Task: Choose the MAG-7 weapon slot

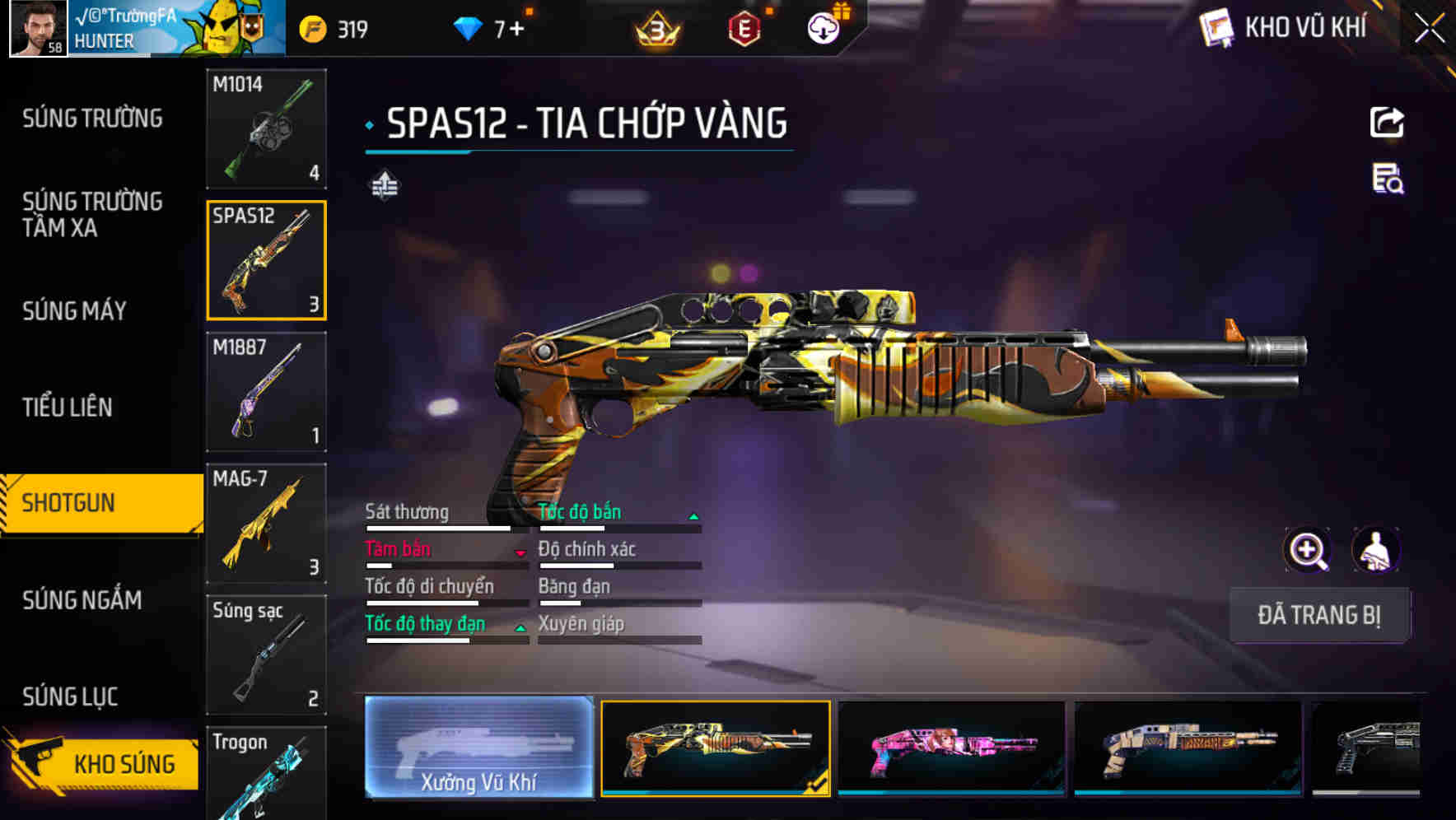Action: [x=266, y=523]
